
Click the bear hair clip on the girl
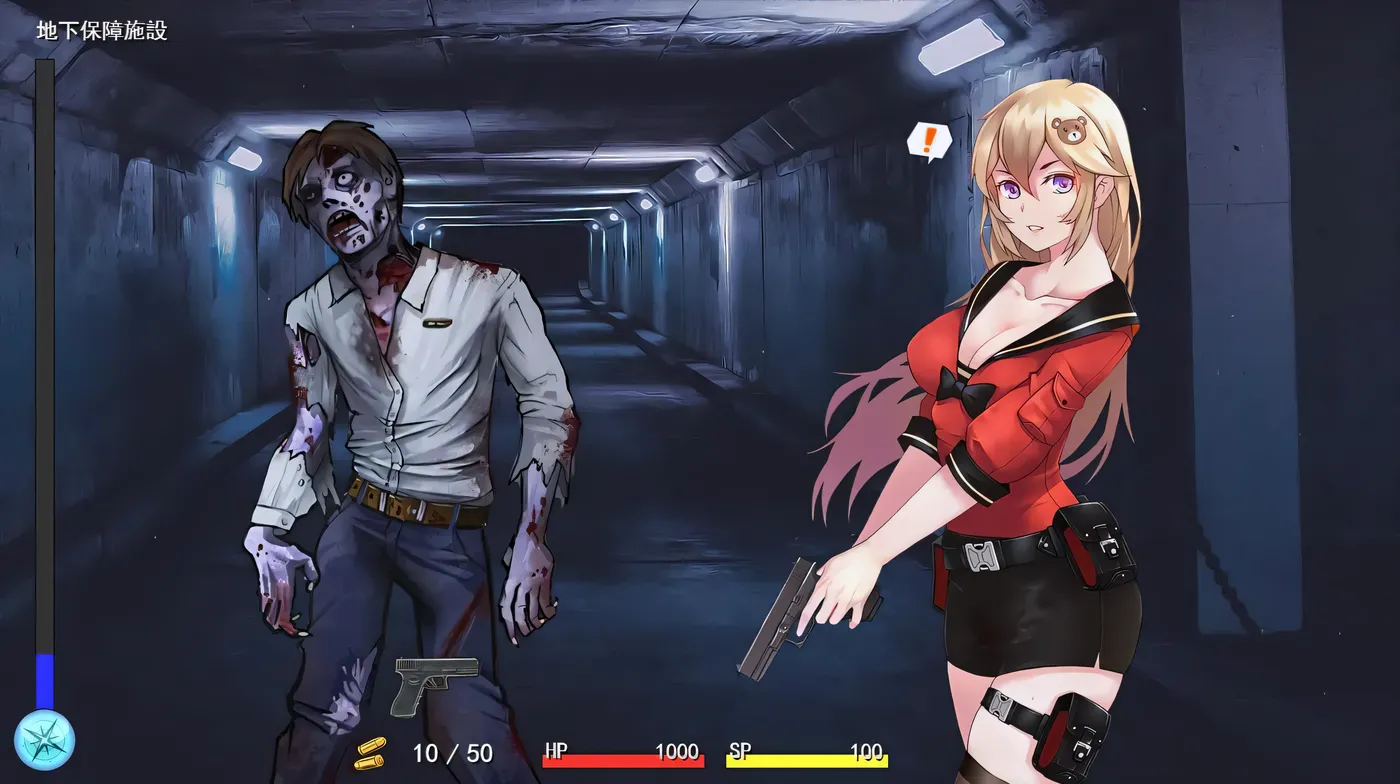(1072, 128)
